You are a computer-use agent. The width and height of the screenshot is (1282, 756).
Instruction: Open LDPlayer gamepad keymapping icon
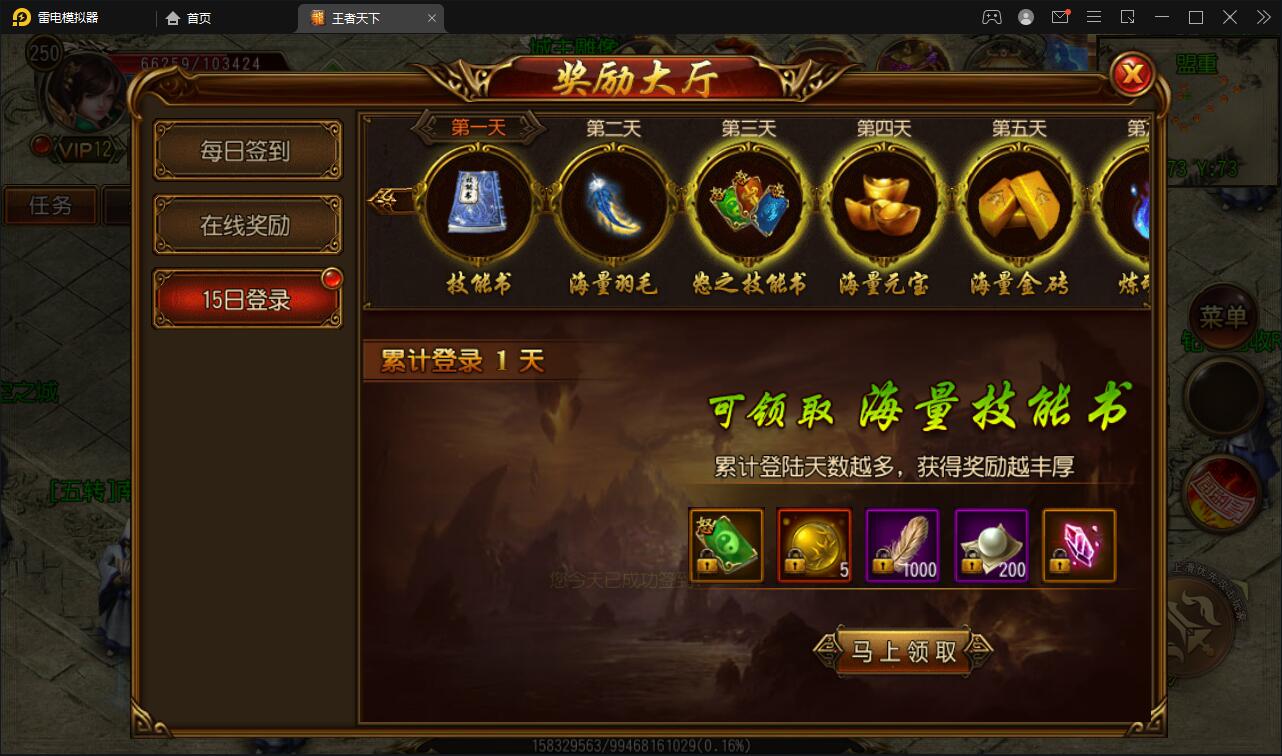click(991, 17)
